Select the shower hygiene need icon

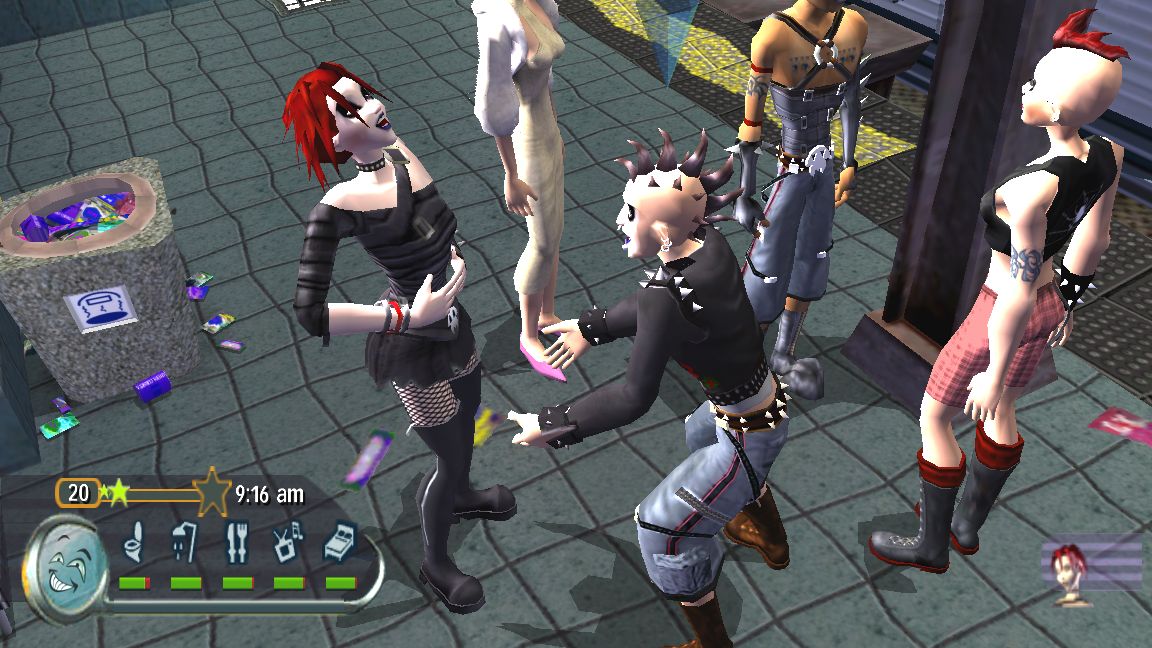(x=185, y=542)
